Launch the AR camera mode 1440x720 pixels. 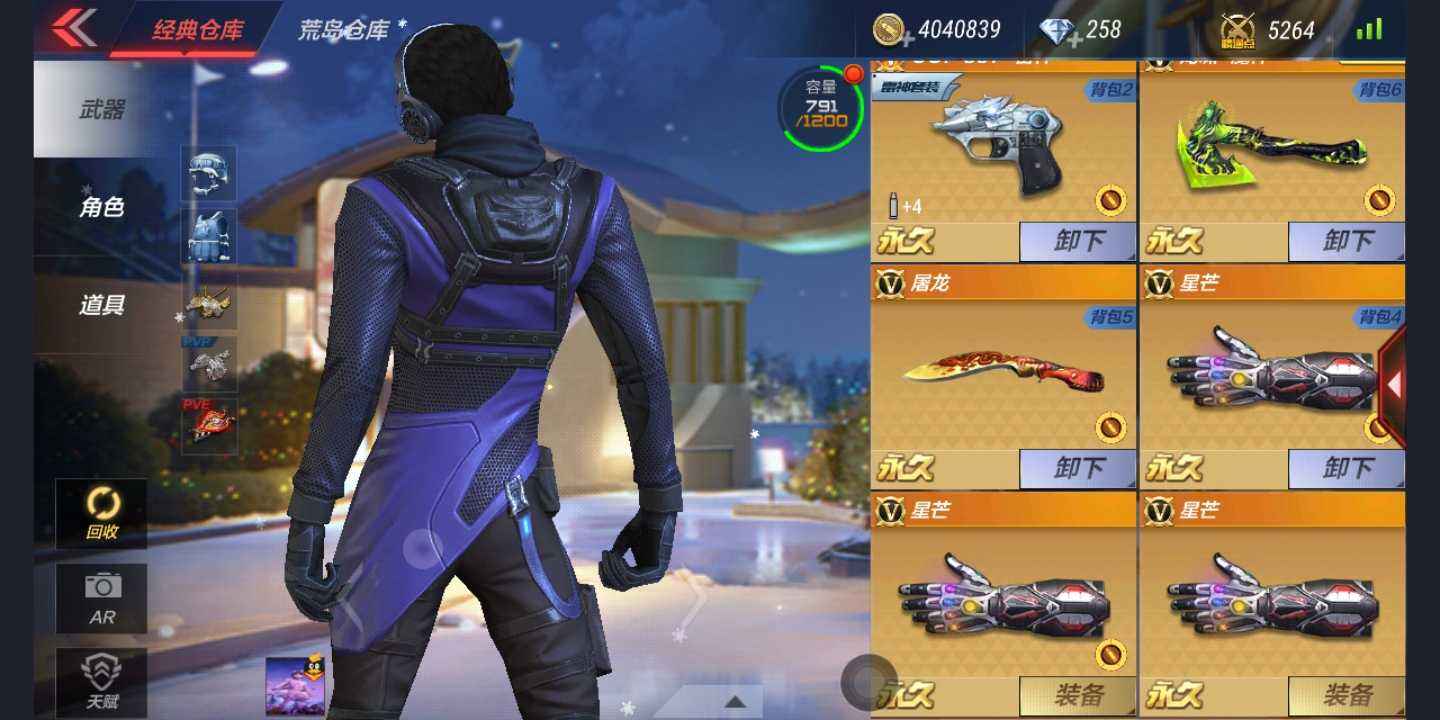[x=102, y=598]
